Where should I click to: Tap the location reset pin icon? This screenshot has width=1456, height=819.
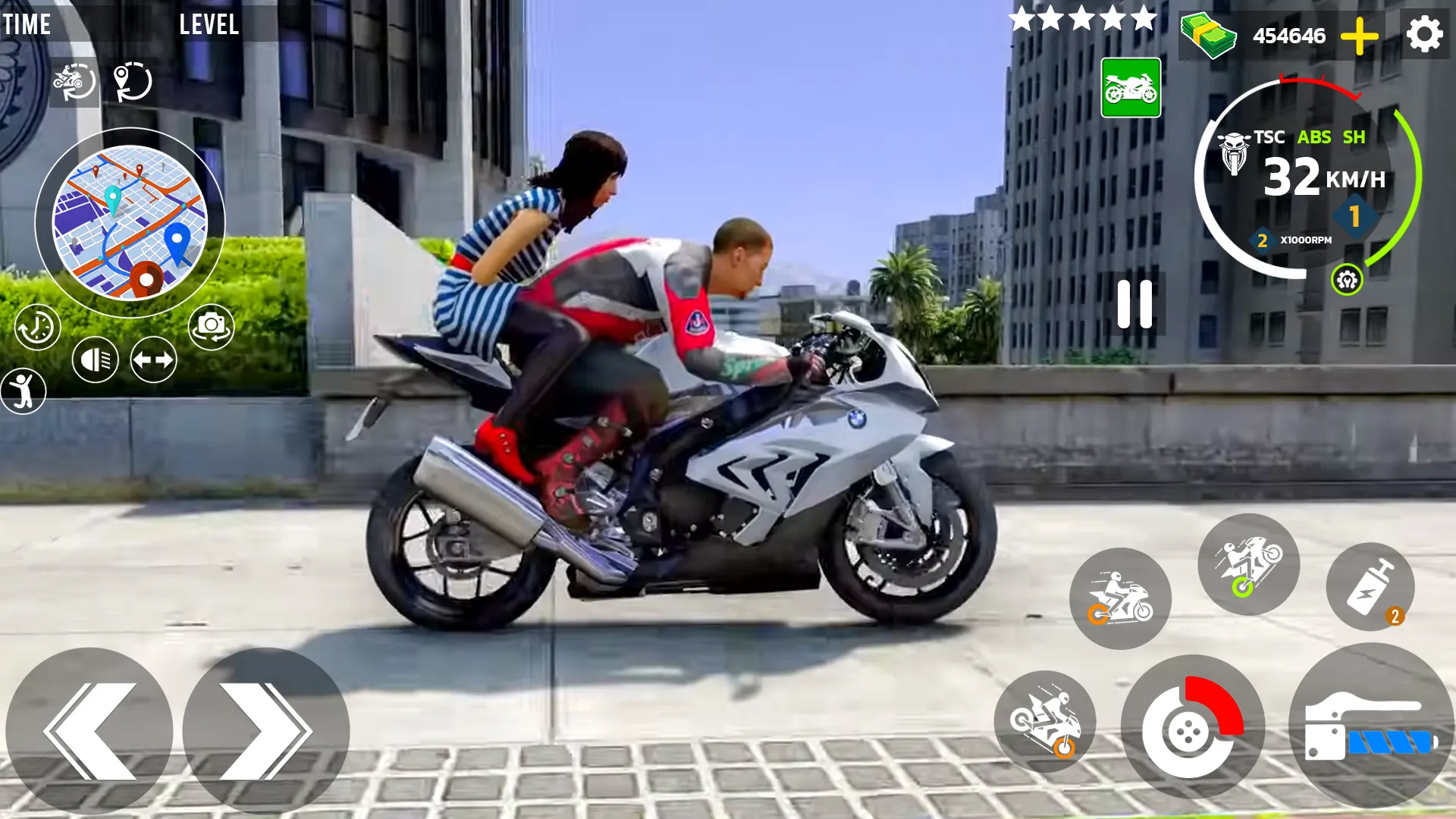[x=130, y=82]
